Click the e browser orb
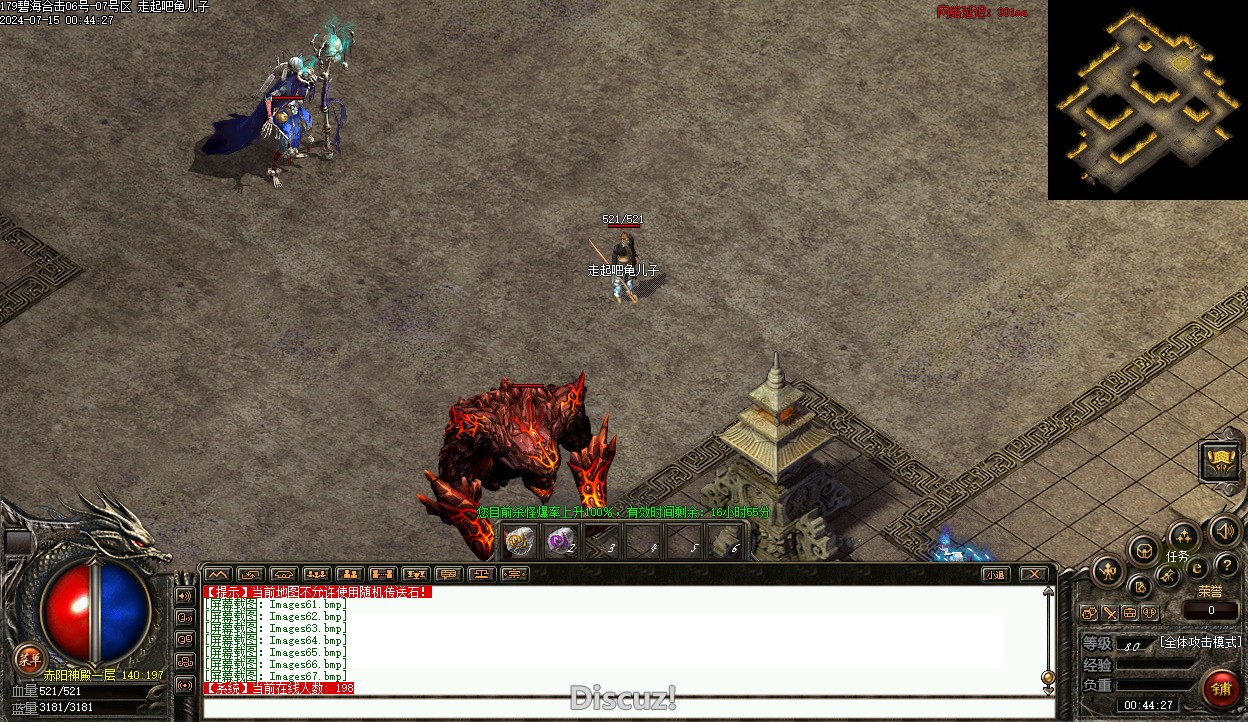Viewport: 1248px width, 722px height. [1197, 567]
